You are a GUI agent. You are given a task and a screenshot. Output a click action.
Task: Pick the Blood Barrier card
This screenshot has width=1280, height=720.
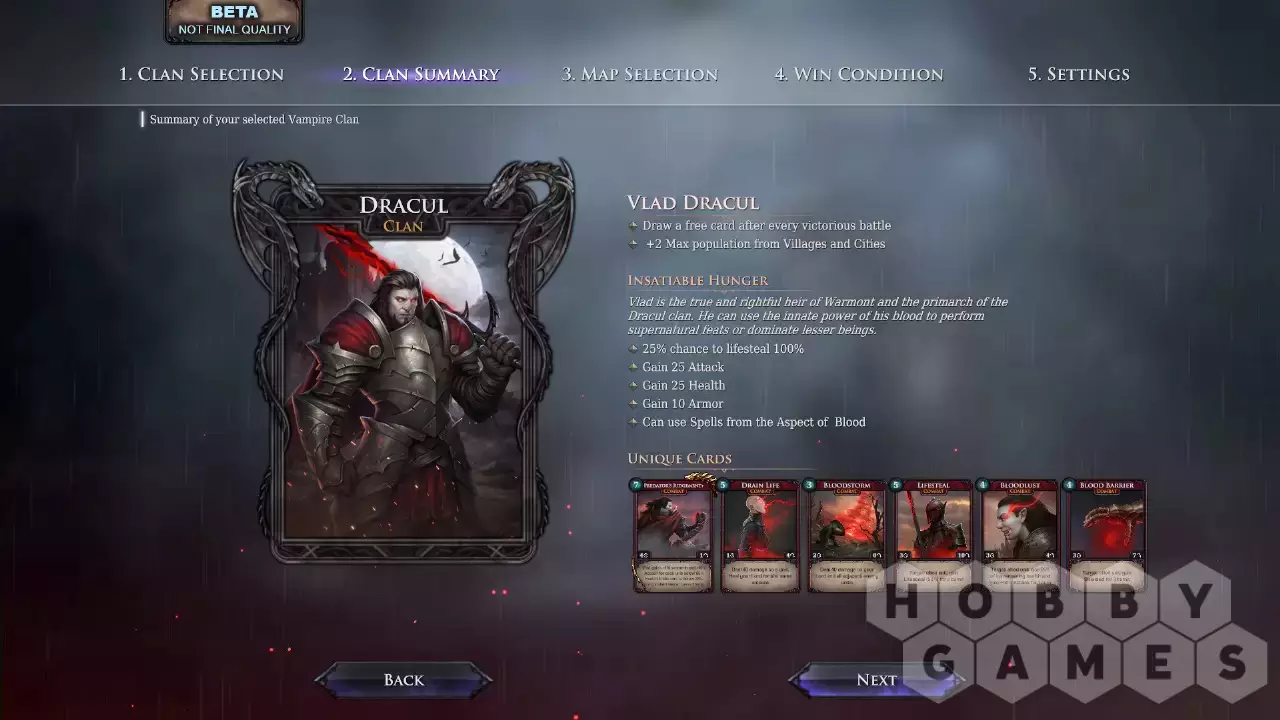click(1105, 535)
